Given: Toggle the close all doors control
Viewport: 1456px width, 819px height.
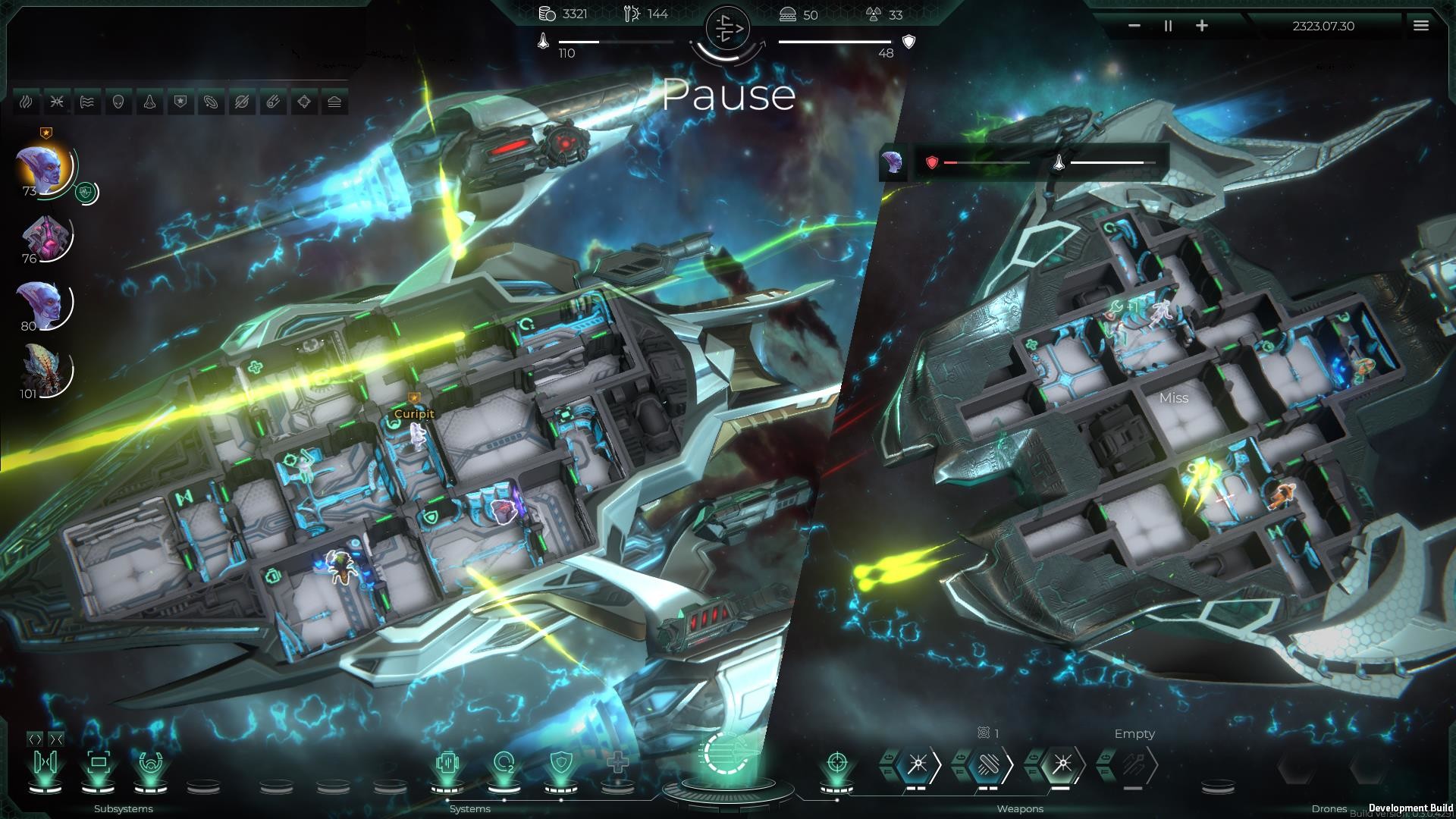Looking at the screenshot, I should tap(56, 738).
